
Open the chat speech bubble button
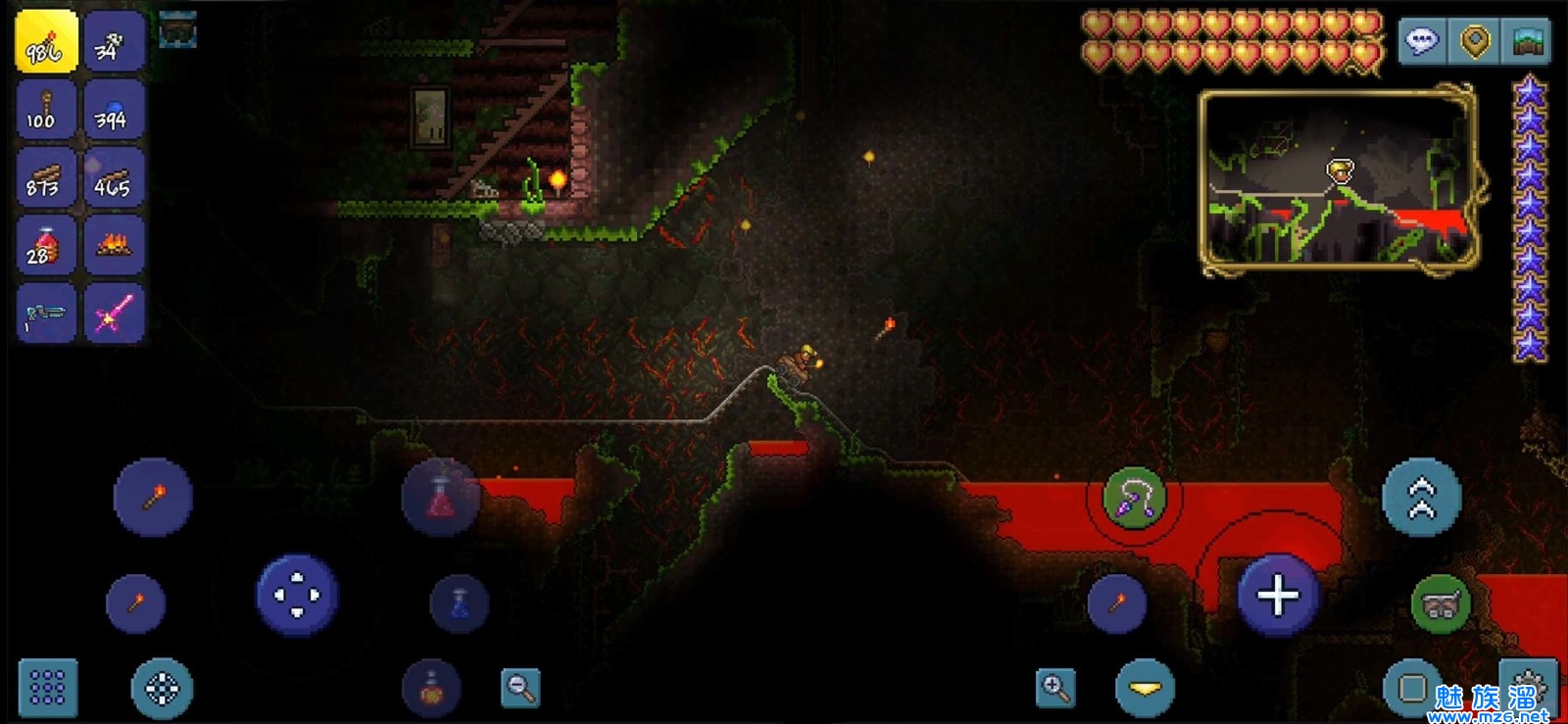(1422, 41)
